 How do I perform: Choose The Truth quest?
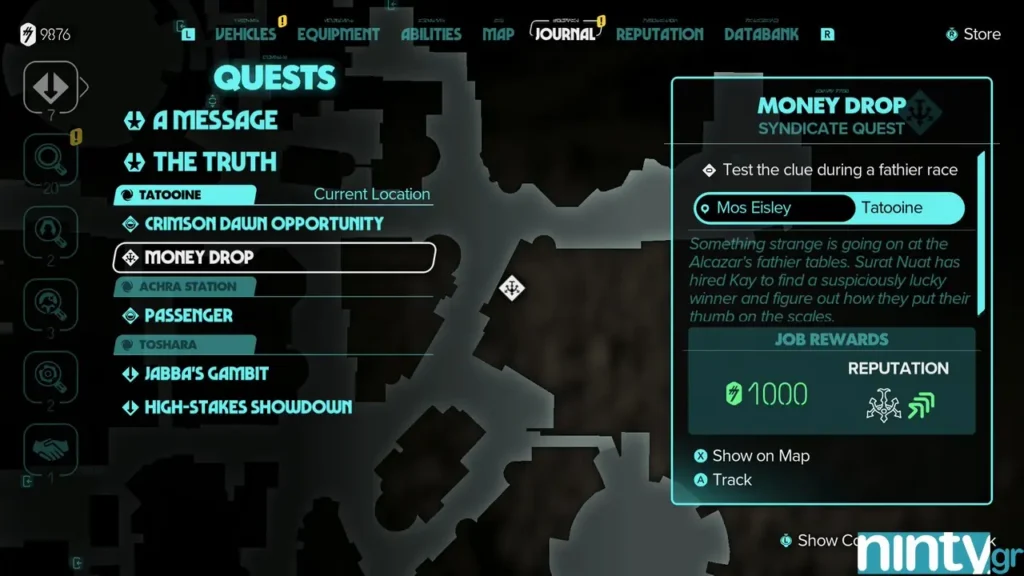[x=214, y=162]
